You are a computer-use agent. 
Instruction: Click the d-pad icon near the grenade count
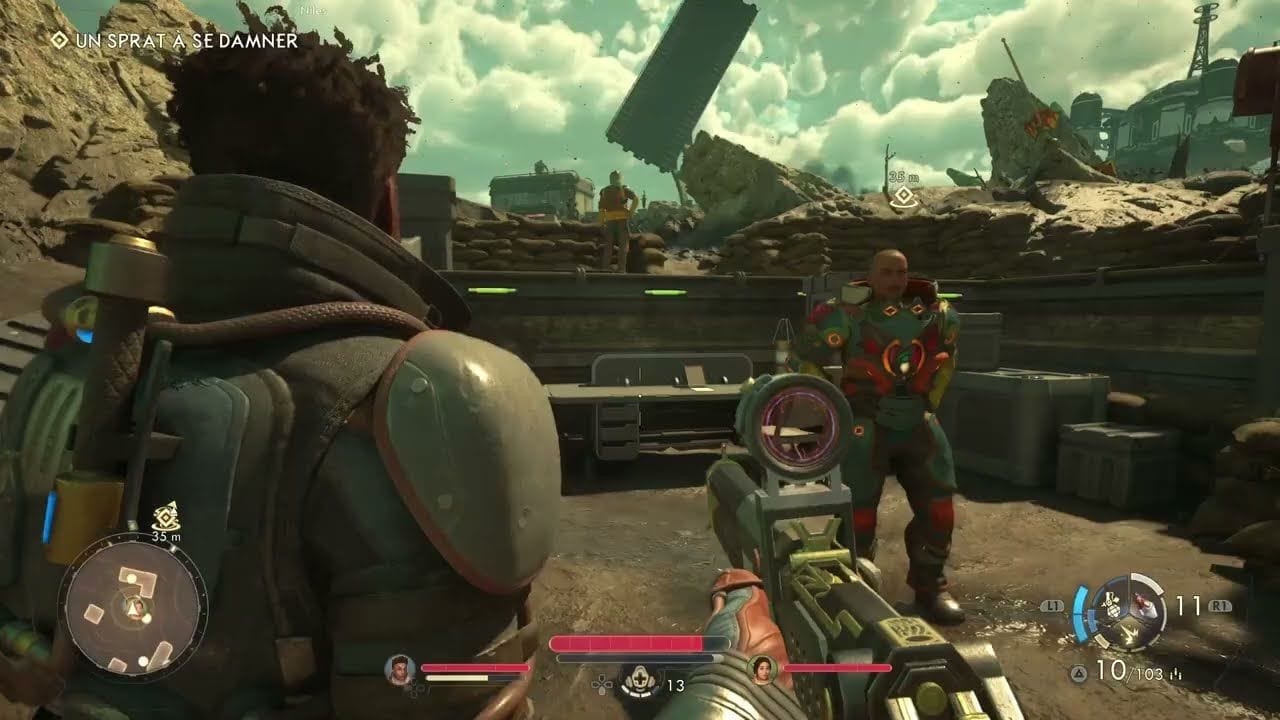600,684
